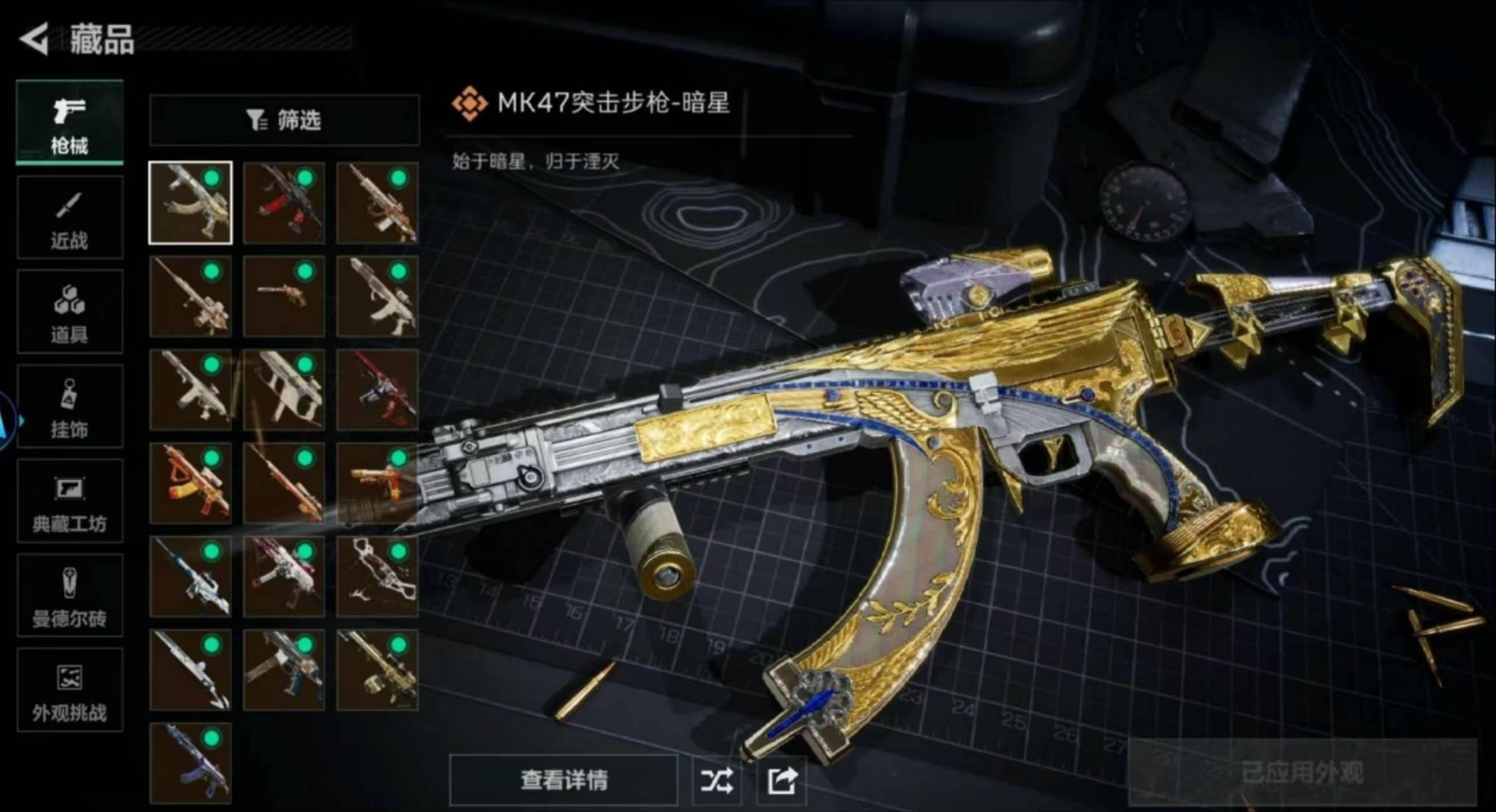Share the skin using the export icon
Viewport: 1496px width, 812px height.
point(782,780)
